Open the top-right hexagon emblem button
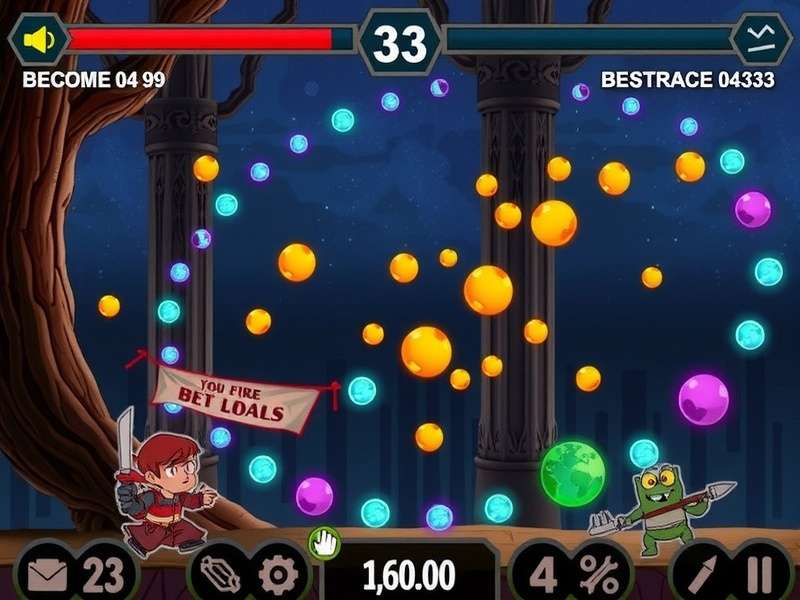Image resolution: width=800 pixels, height=600 pixels. (762, 39)
